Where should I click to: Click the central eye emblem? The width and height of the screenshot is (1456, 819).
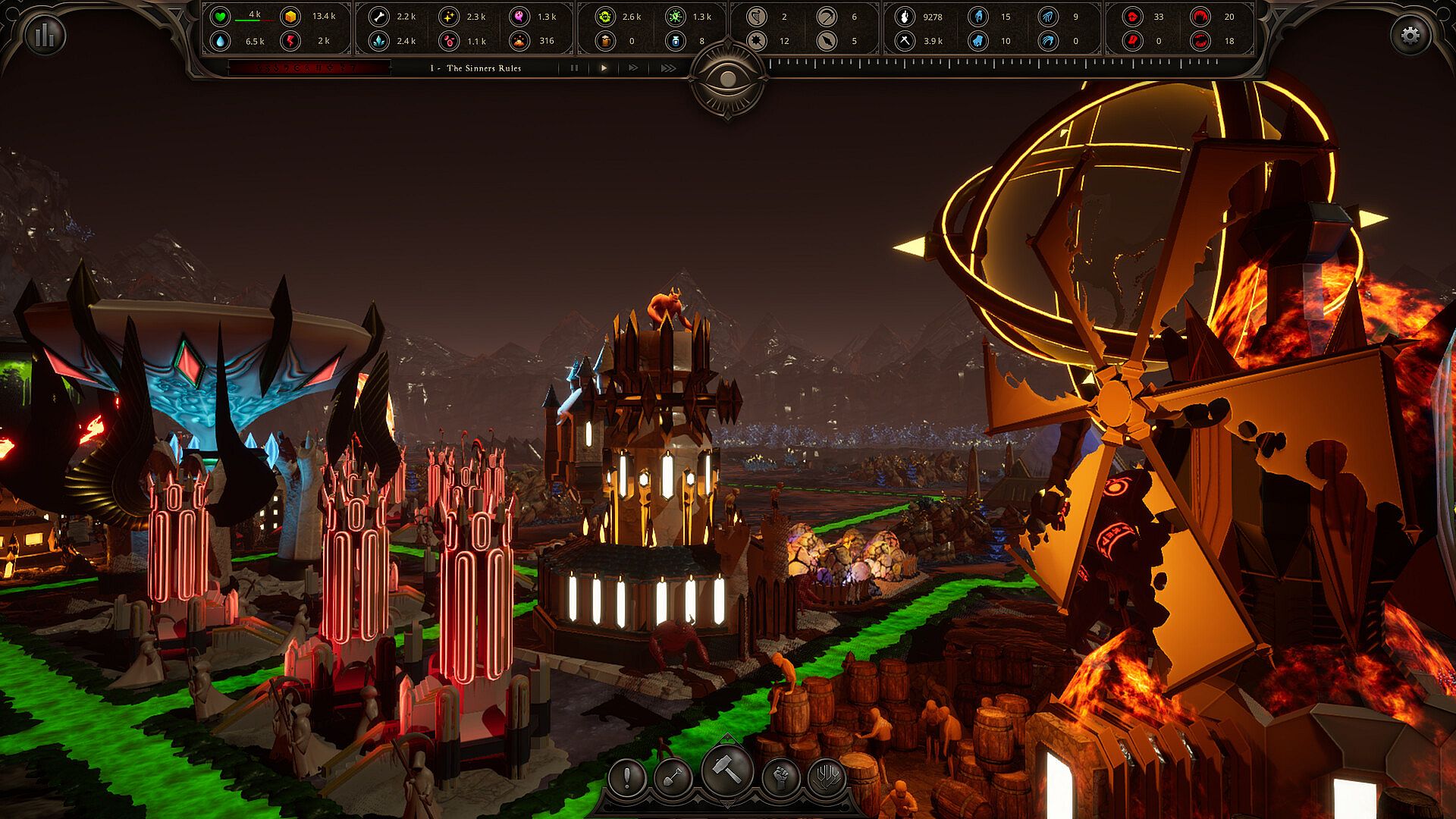(x=727, y=79)
